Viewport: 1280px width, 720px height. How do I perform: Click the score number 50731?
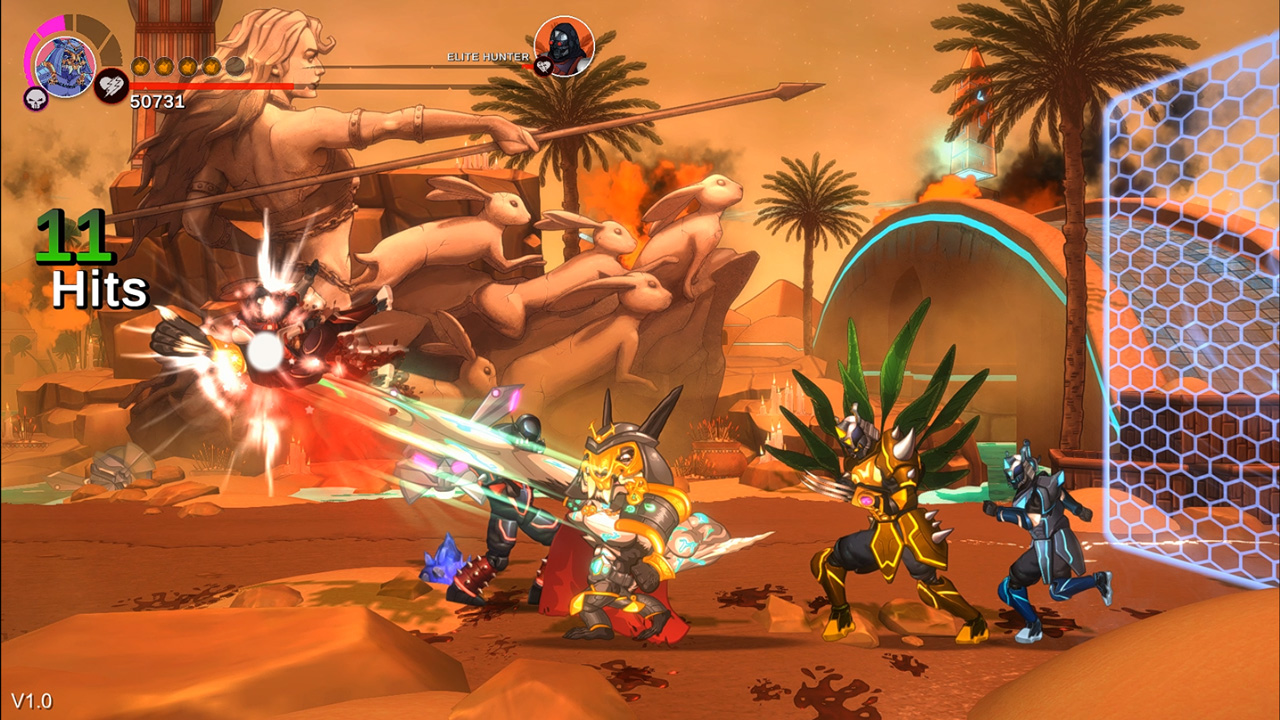point(156,100)
